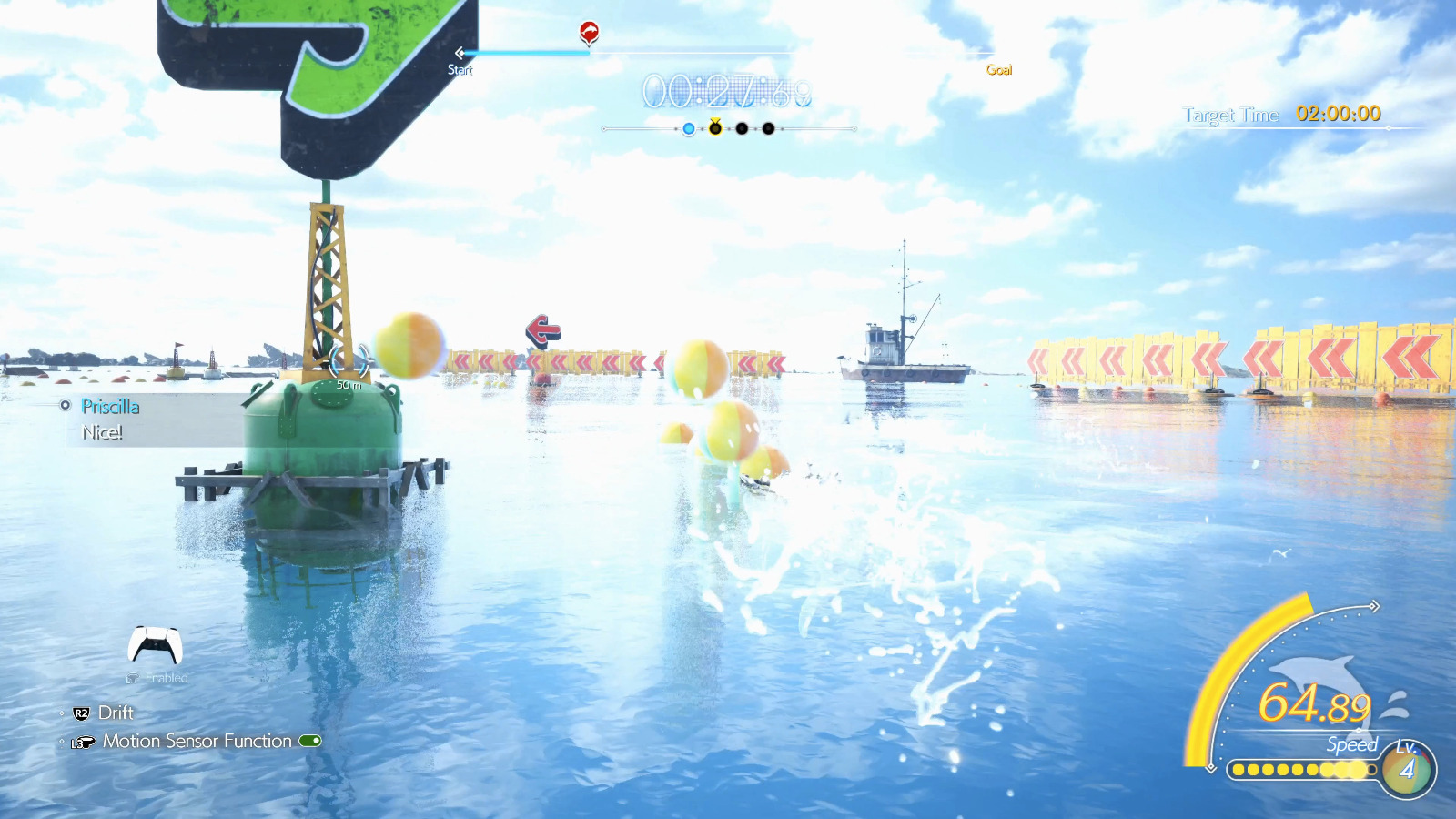Screen dimensions: 1456x819
Task: Click the L3 stick icon for Motion Sensor
Action: click(x=82, y=741)
